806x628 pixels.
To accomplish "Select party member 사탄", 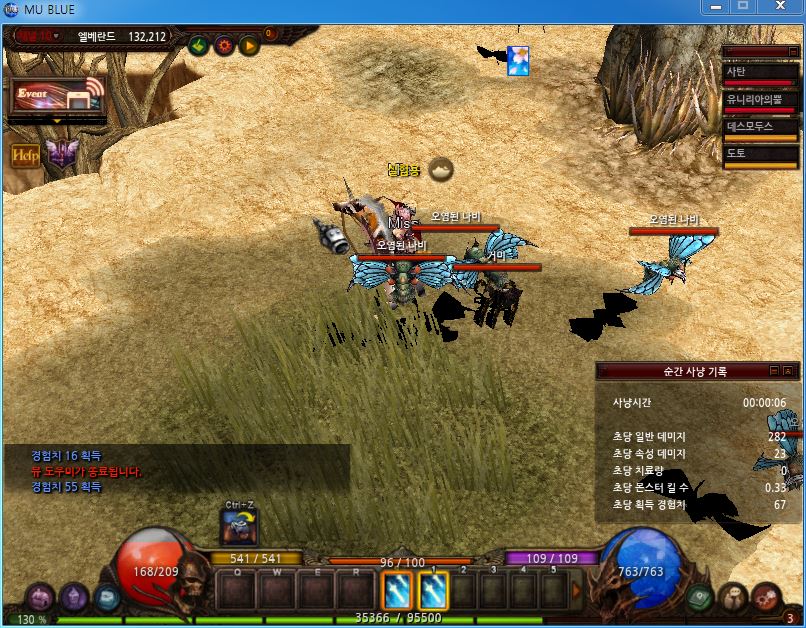I will coord(761,74).
